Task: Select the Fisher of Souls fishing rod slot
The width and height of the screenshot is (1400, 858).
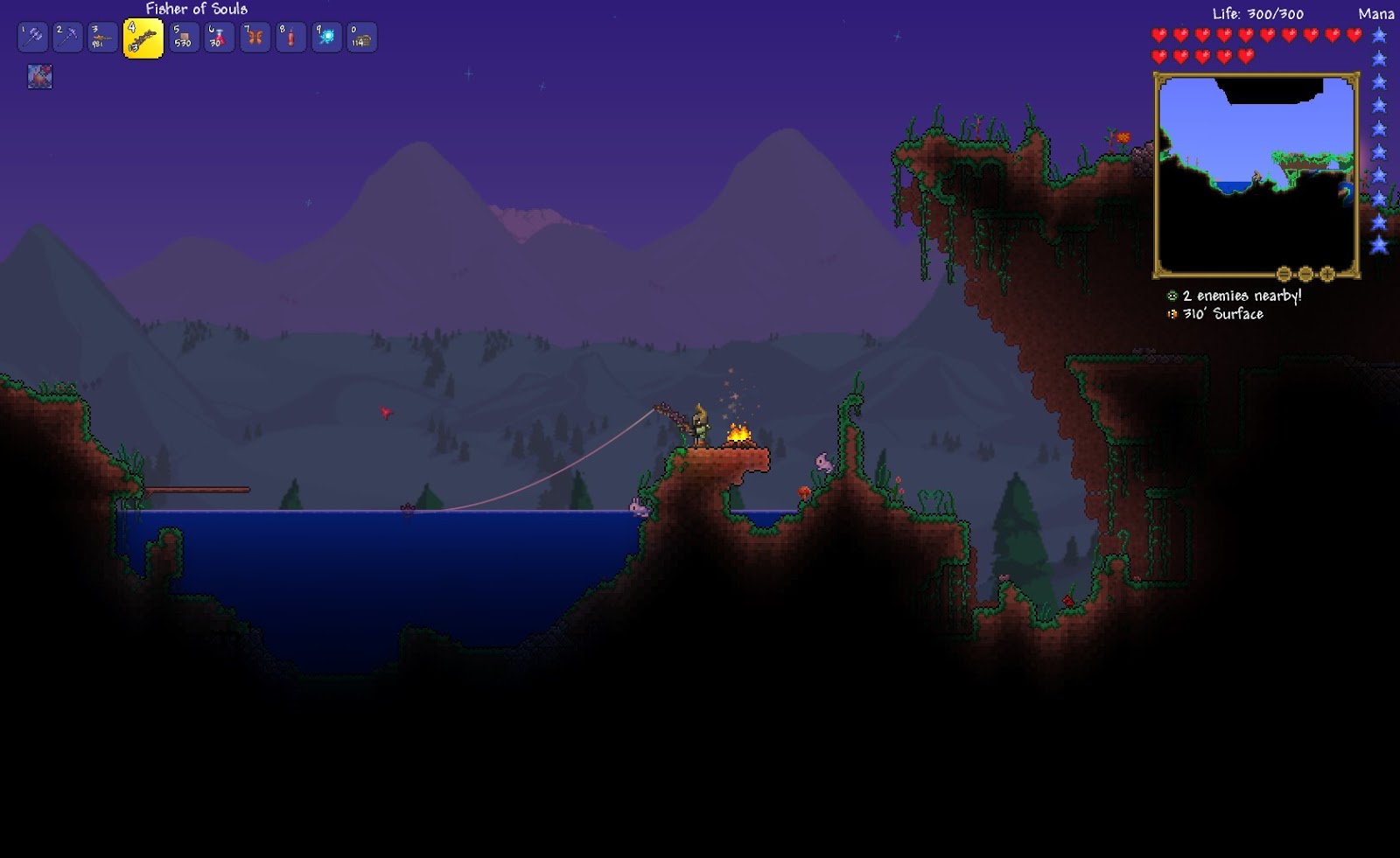Action: click(143, 38)
